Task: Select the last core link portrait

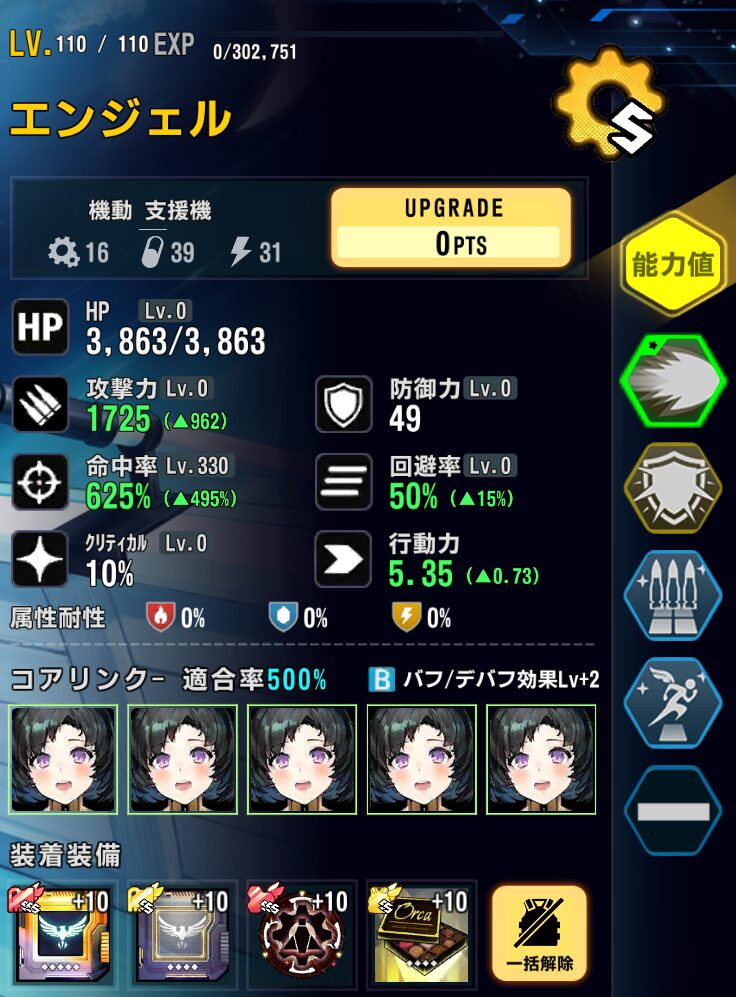Action: [541, 757]
